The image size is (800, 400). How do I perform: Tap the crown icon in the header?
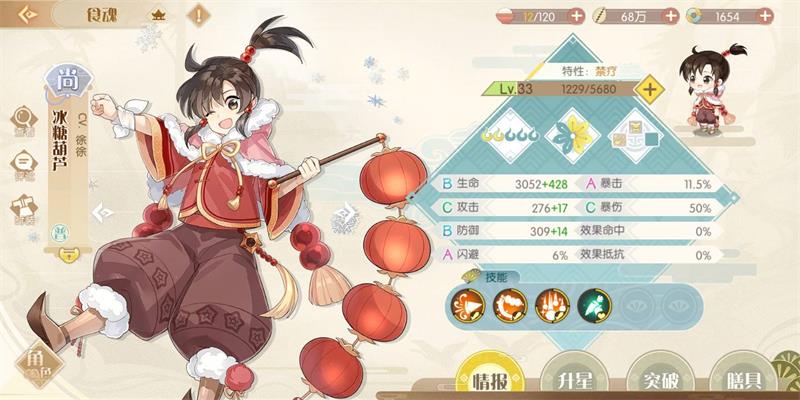pos(157,16)
